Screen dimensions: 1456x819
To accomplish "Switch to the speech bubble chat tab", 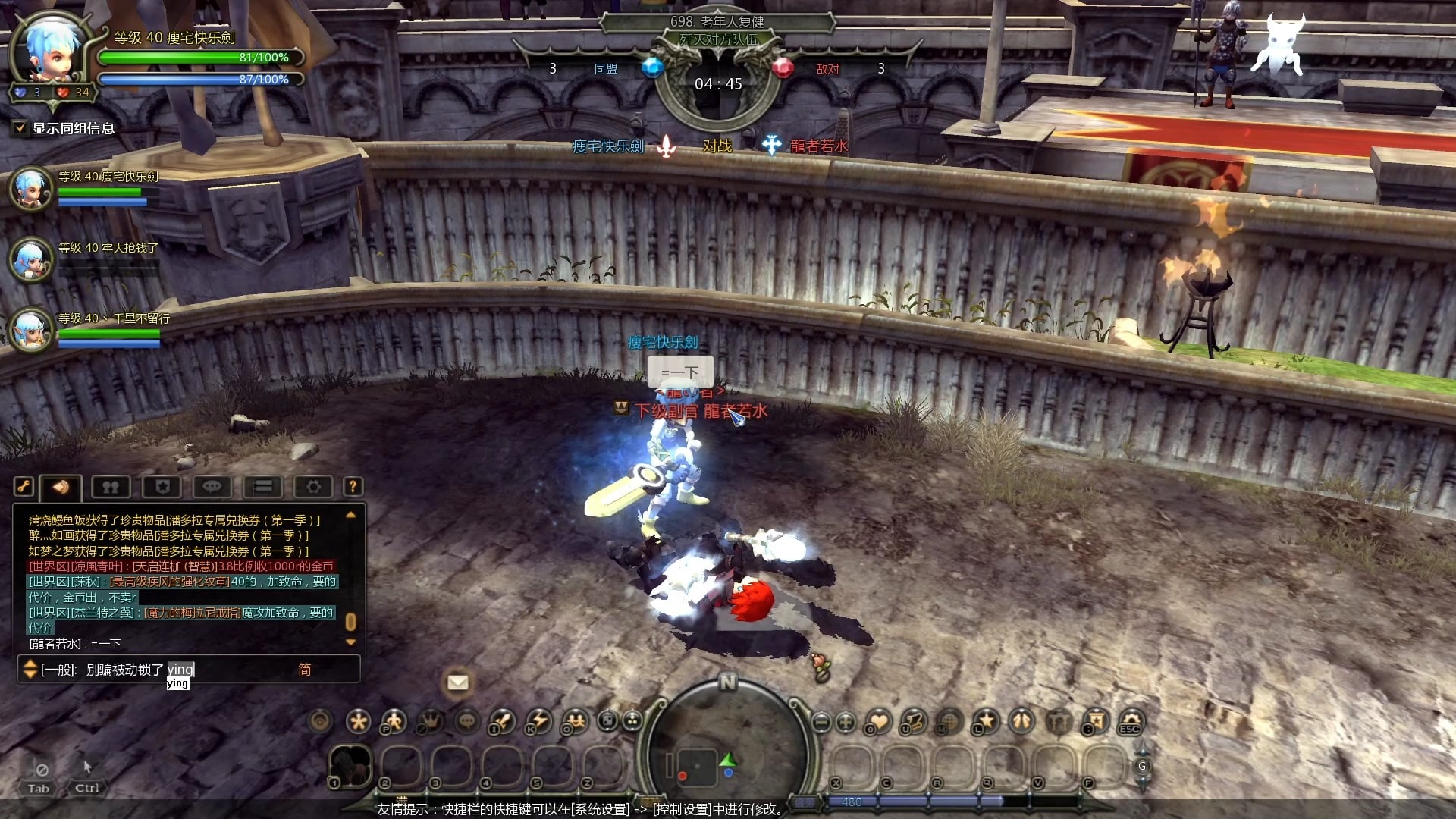I will [212, 487].
